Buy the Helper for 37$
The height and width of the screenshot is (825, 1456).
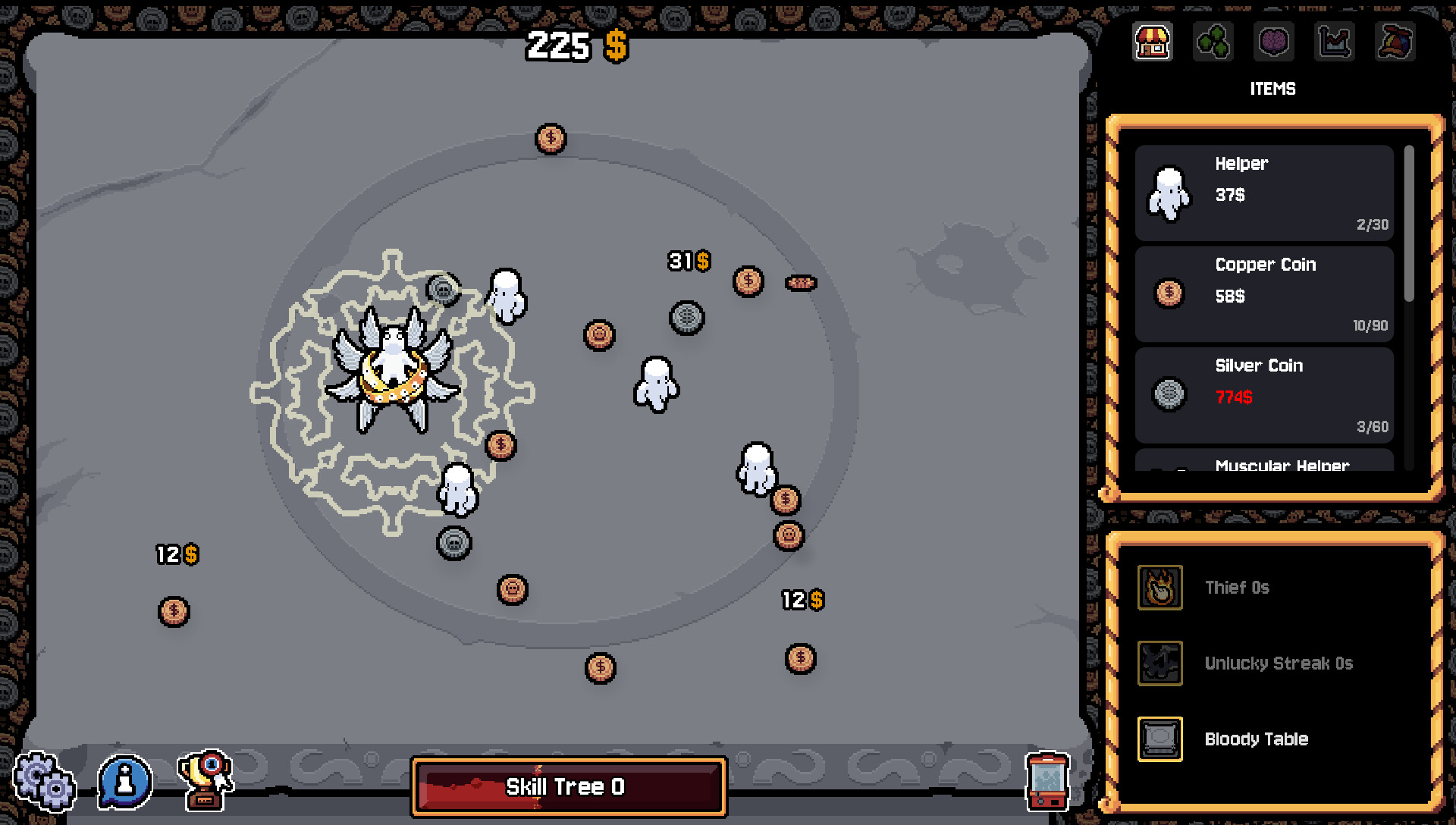[x=1263, y=193]
